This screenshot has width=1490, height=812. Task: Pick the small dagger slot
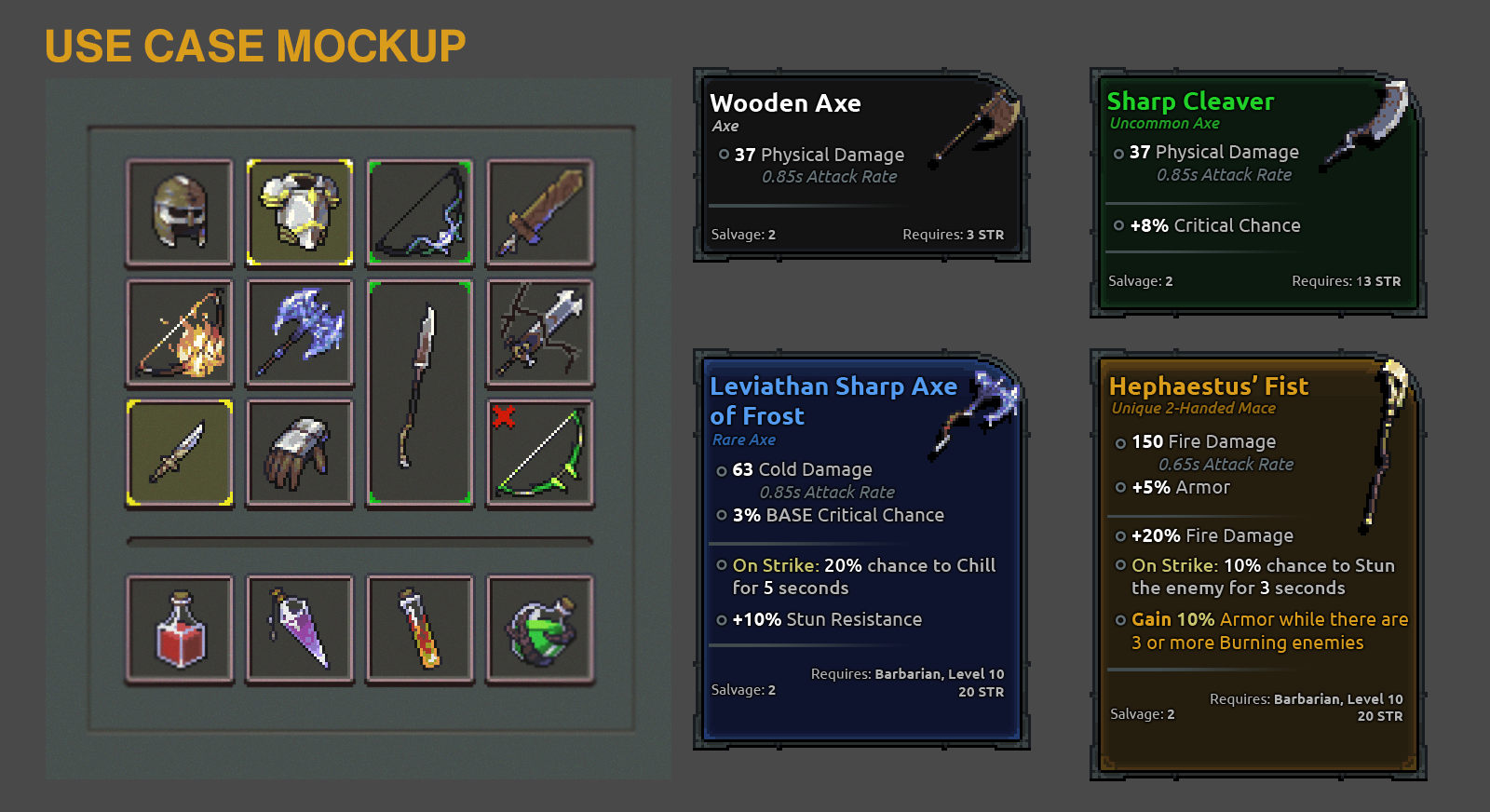point(180,453)
